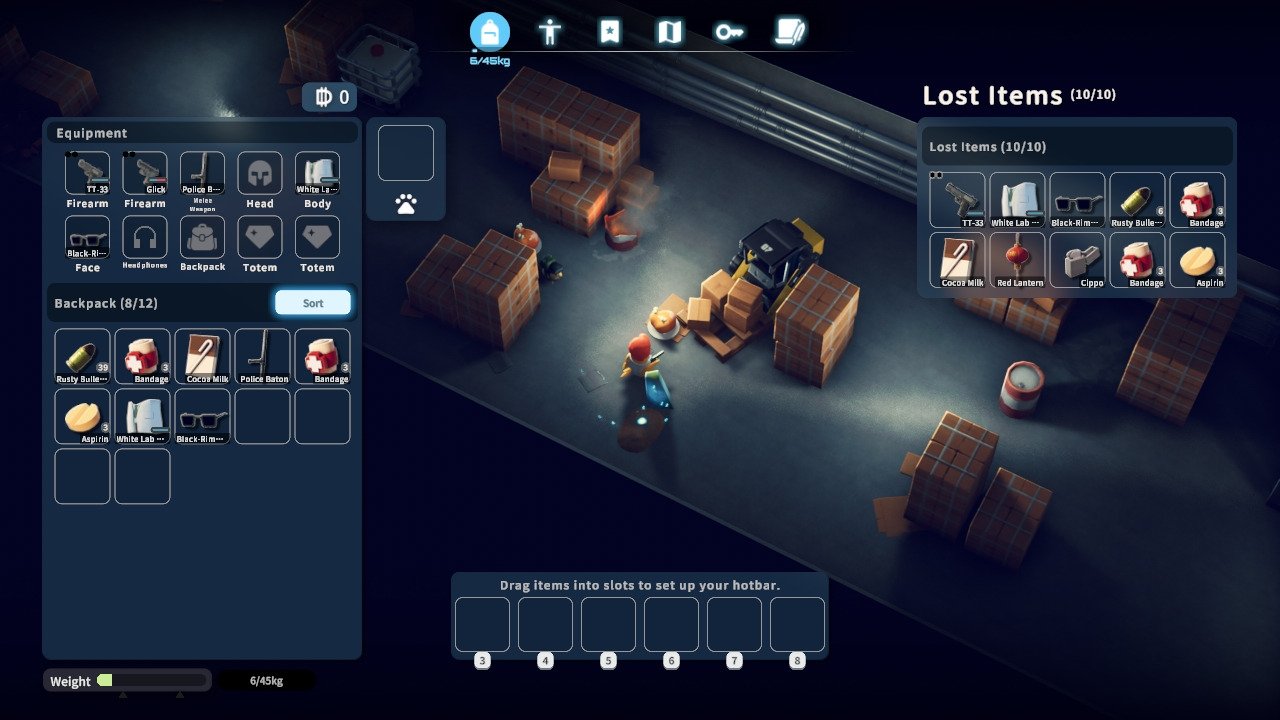Grab the Cippo lighter from Lost Items
This screenshot has width=1280, height=720.
(x=1077, y=260)
